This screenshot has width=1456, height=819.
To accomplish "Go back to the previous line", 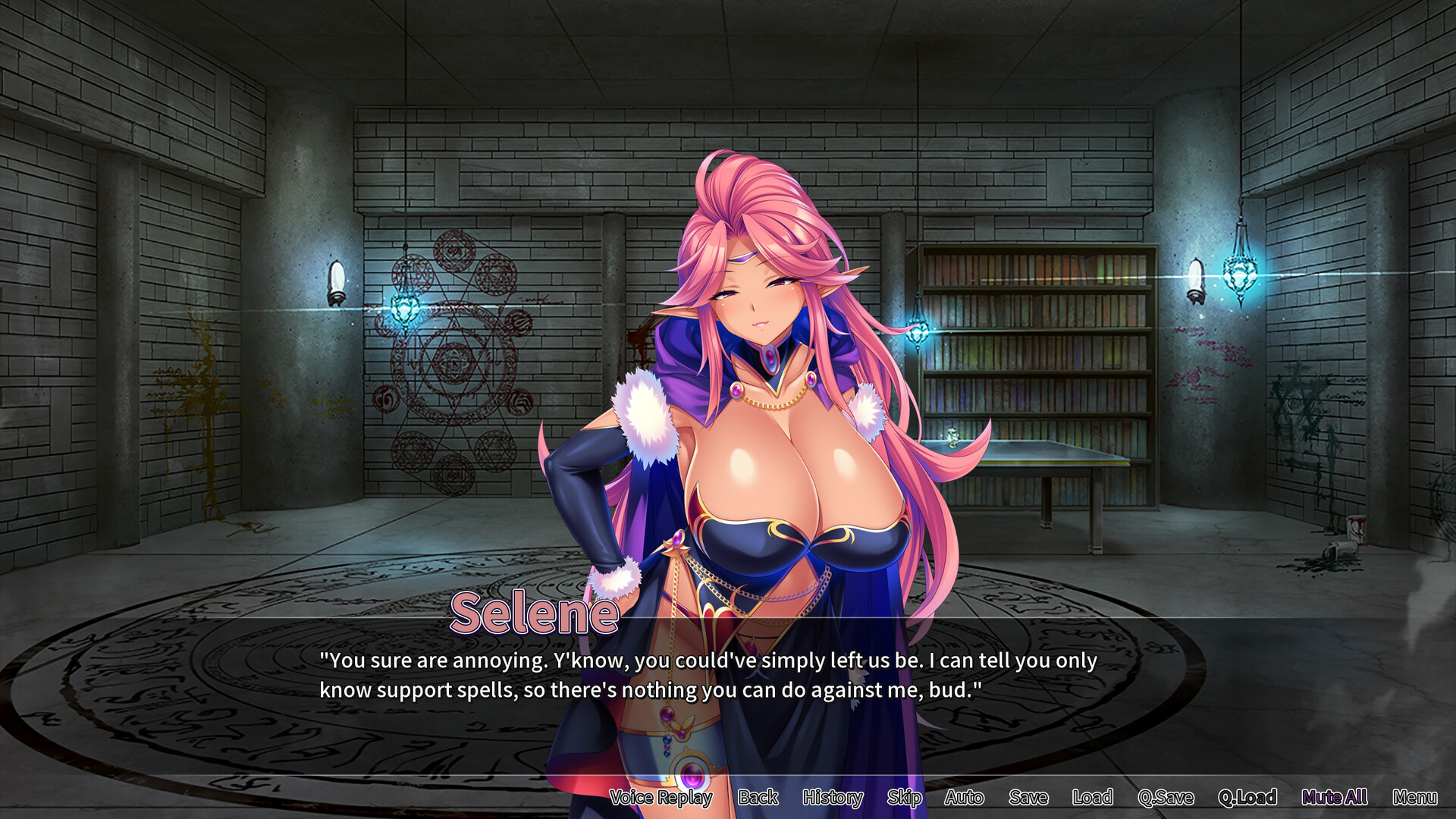I will [x=758, y=797].
